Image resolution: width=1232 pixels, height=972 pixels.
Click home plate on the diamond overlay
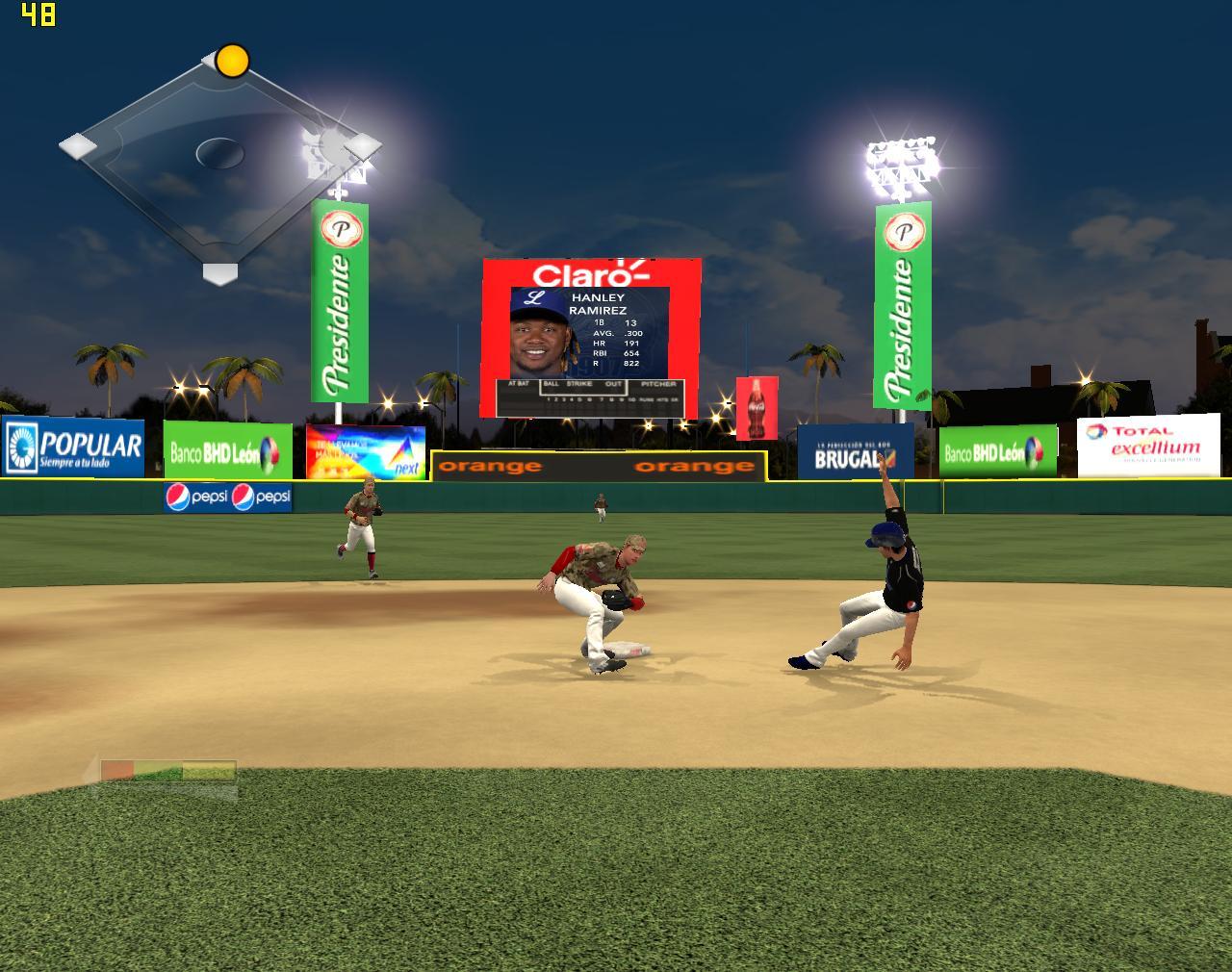[x=219, y=273]
